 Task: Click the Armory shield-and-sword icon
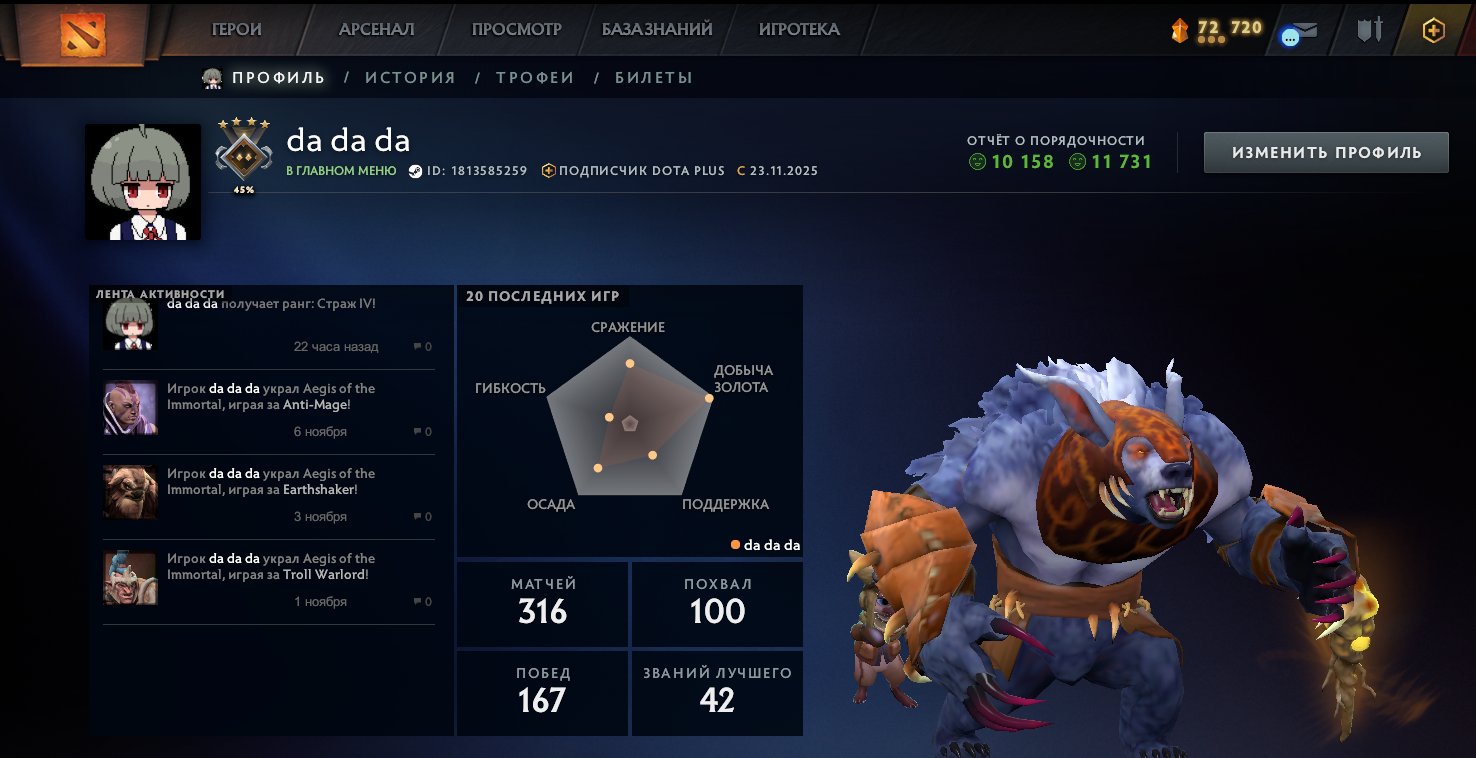[x=1367, y=30]
